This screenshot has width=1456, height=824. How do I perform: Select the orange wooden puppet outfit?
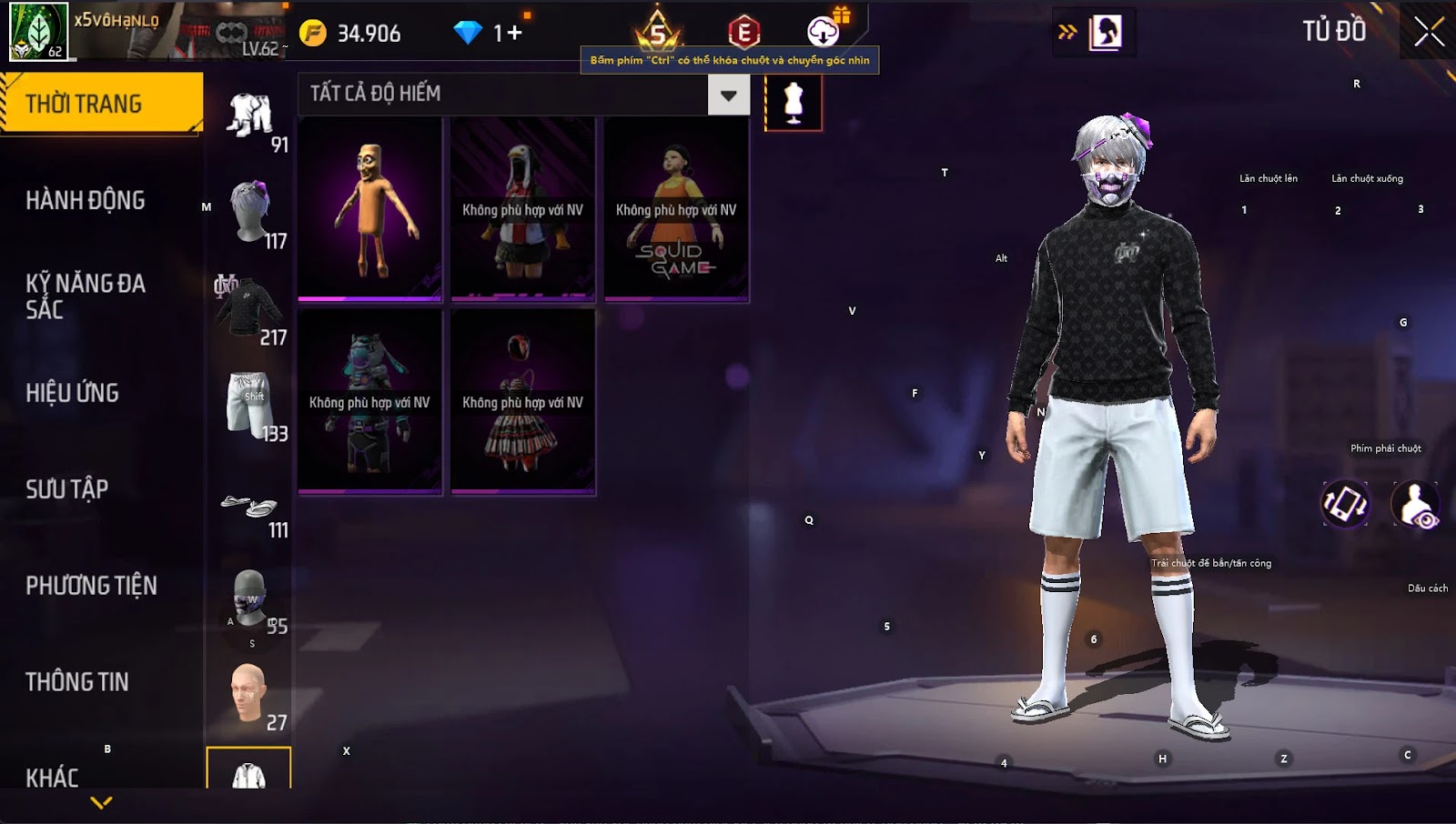(369, 209)
